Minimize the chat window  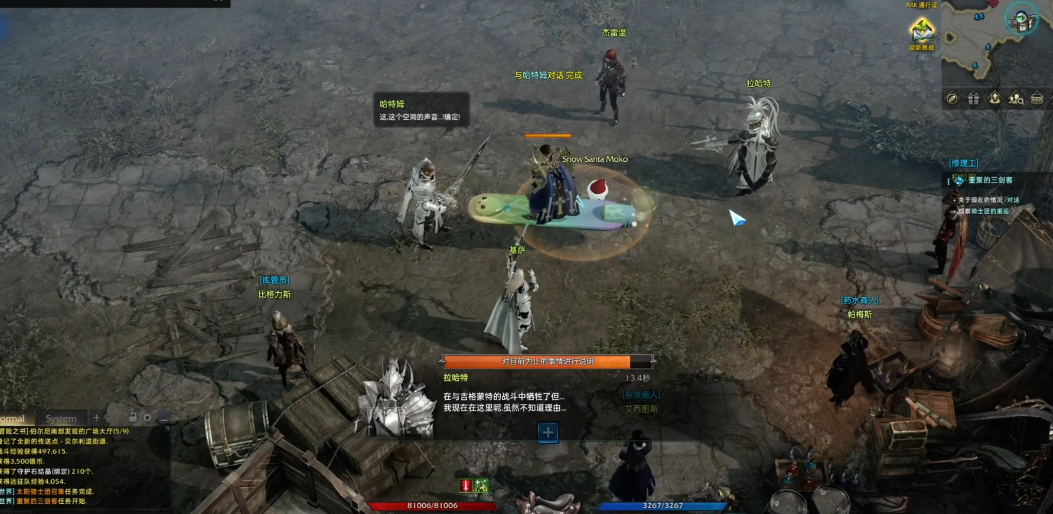click(x=164, y=417)
